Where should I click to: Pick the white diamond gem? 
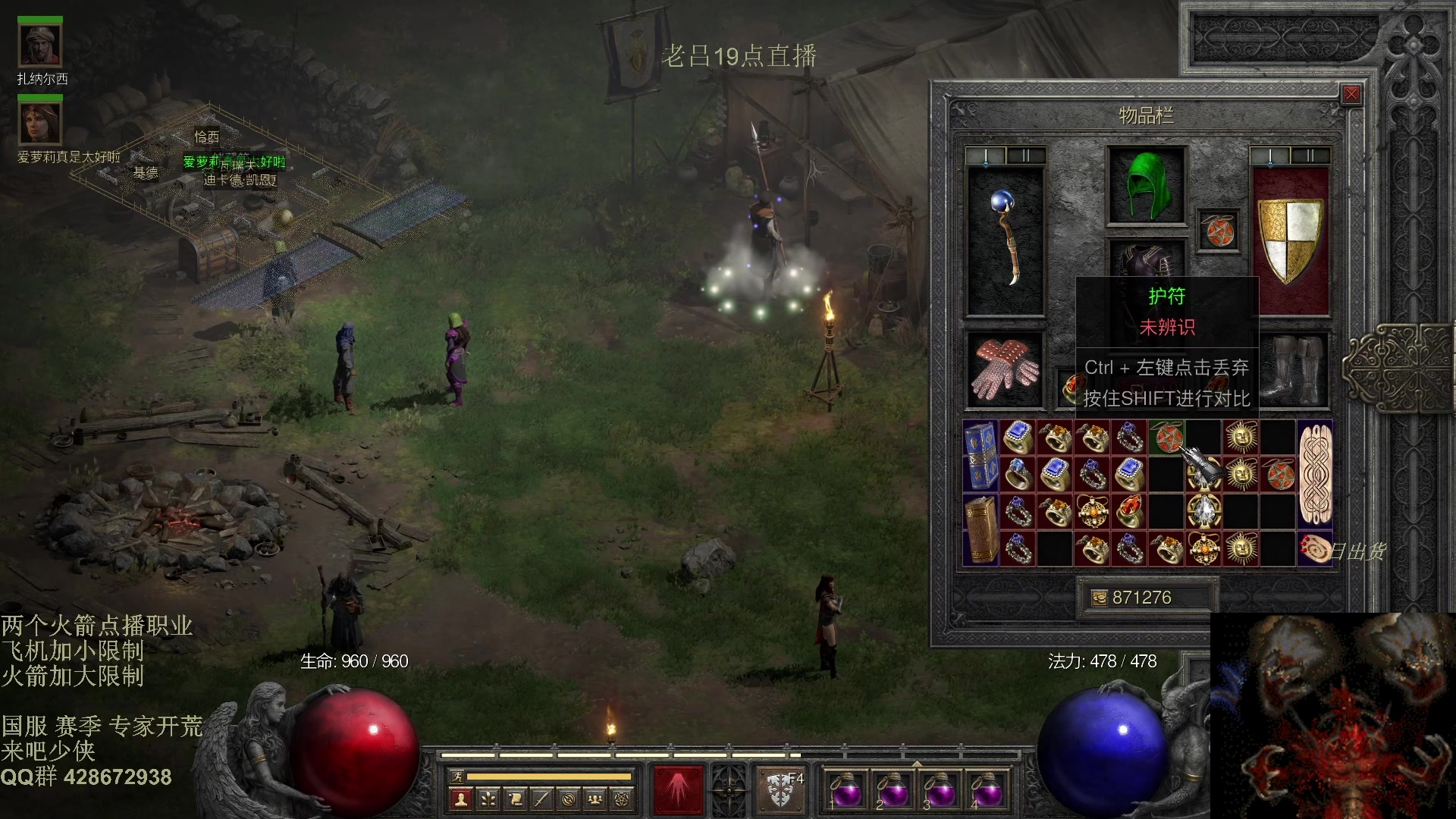click(x=1203, y=511)
